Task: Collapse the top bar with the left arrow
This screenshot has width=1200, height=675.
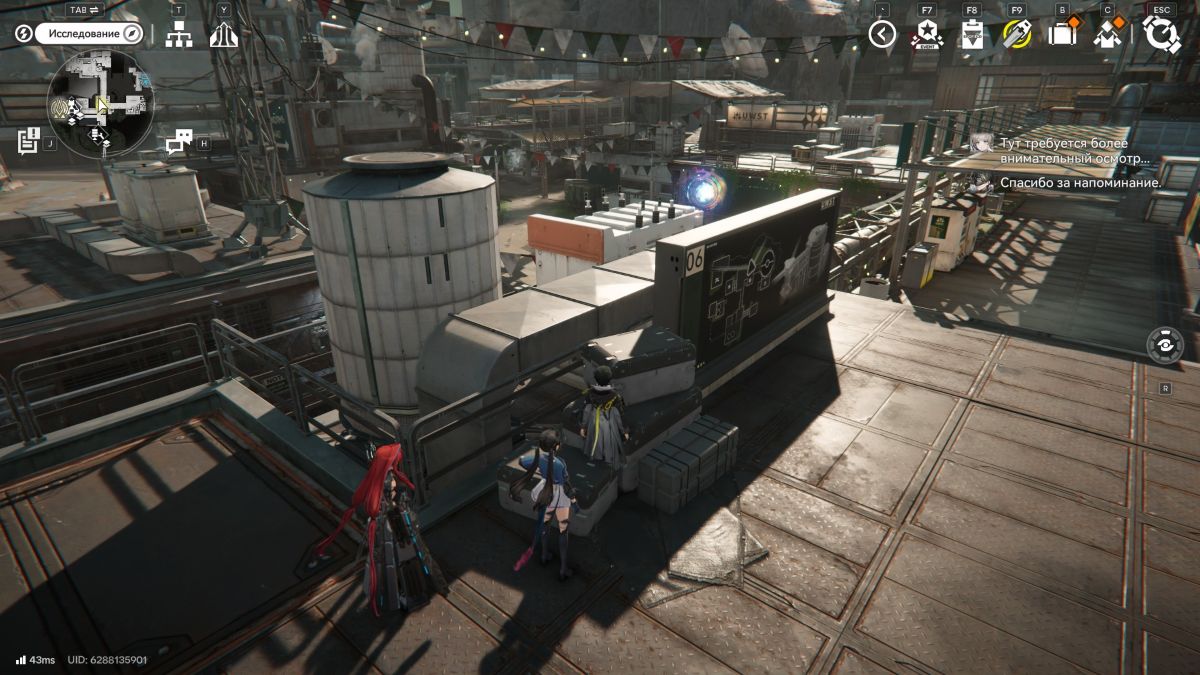Action: [881, 34]
